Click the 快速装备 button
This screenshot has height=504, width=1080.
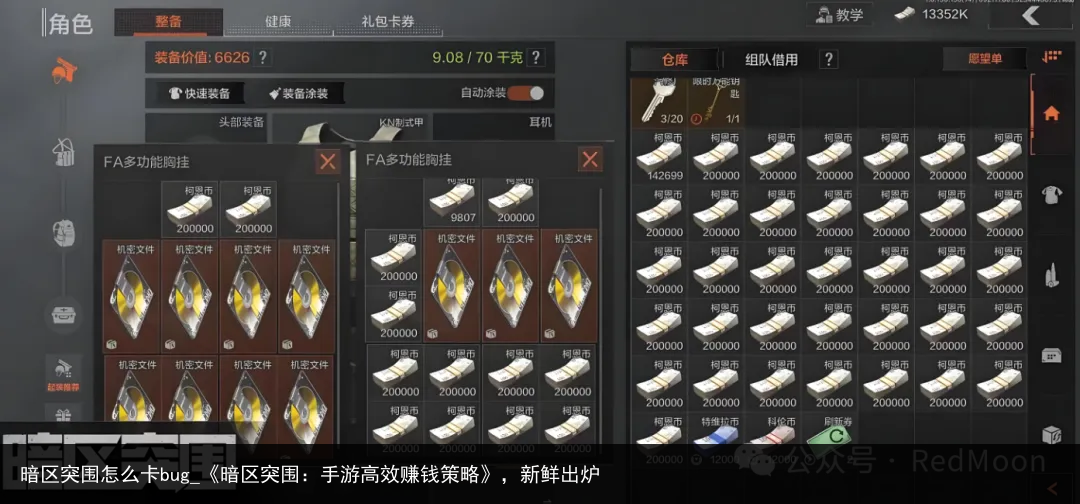[x=200, y=93]
